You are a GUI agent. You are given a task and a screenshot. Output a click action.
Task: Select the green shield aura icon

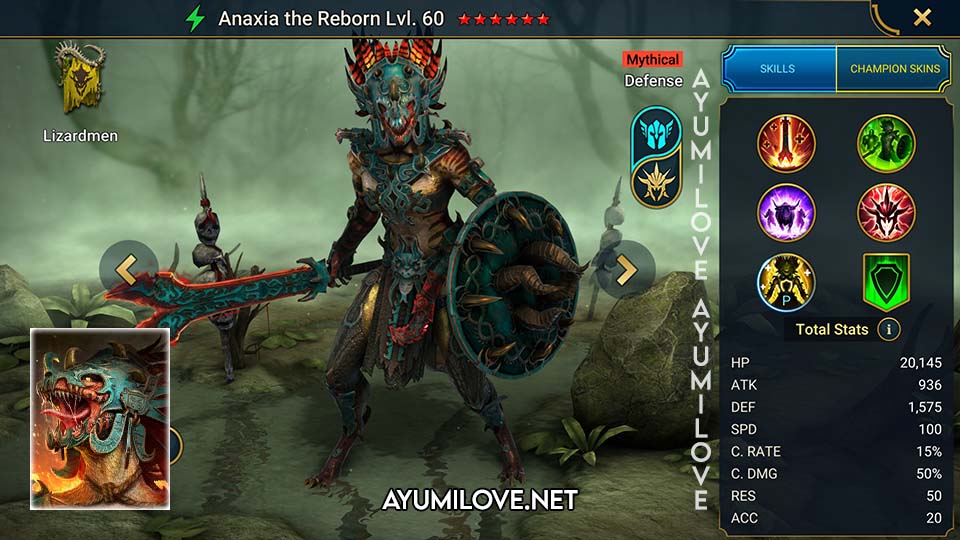click(x=886, y=282)
